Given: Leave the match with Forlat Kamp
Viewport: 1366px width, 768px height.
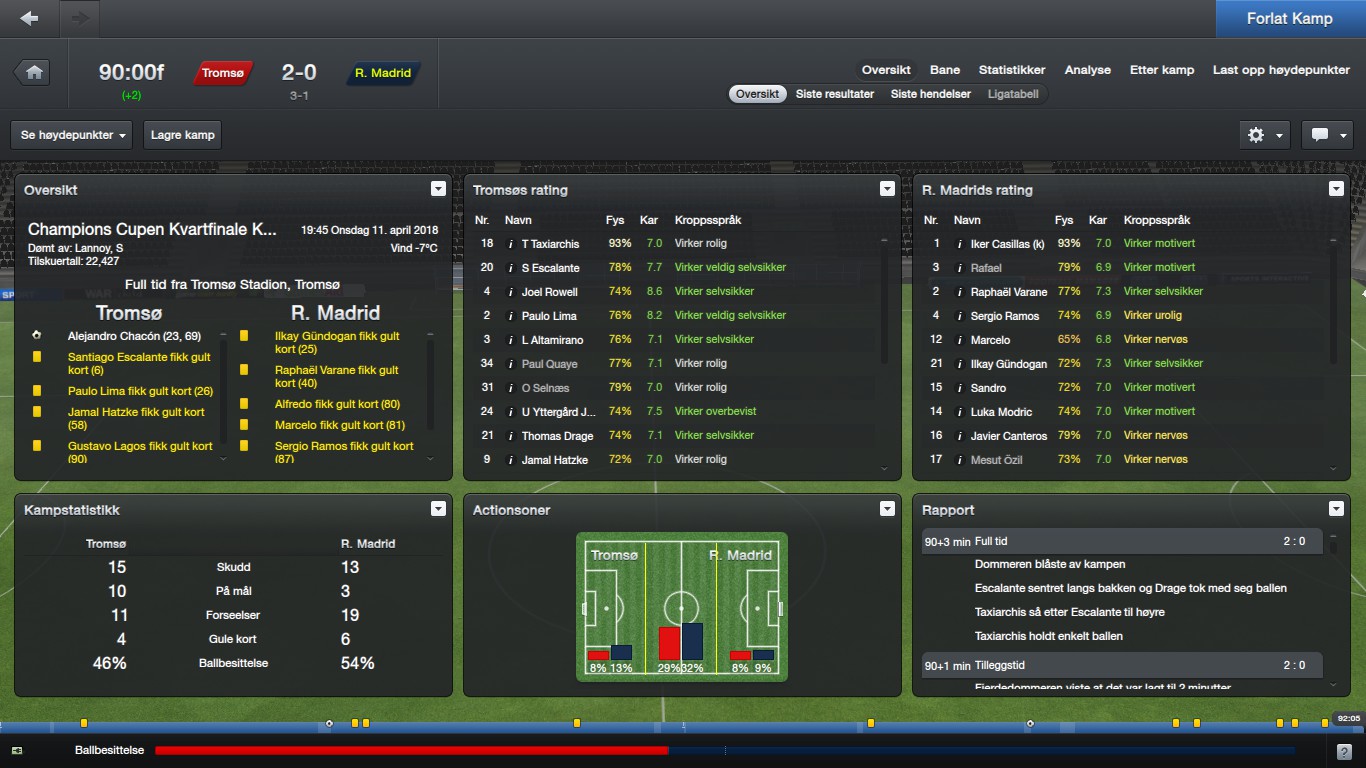Looking at the screenshot, I should click(x=1289, y=19).
